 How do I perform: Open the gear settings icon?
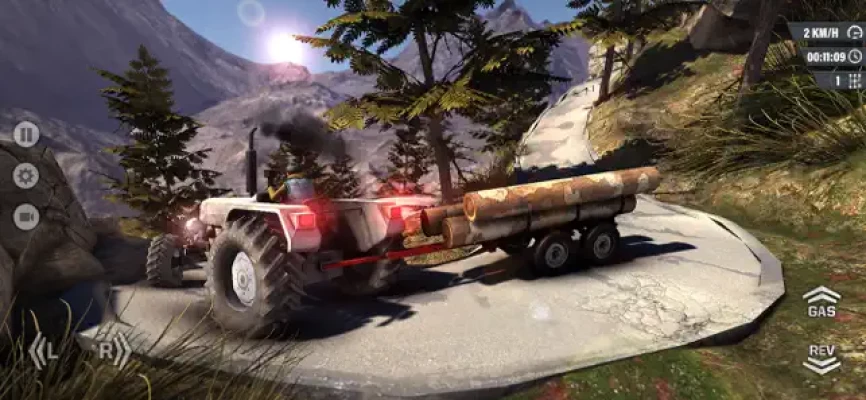point(26,176)
